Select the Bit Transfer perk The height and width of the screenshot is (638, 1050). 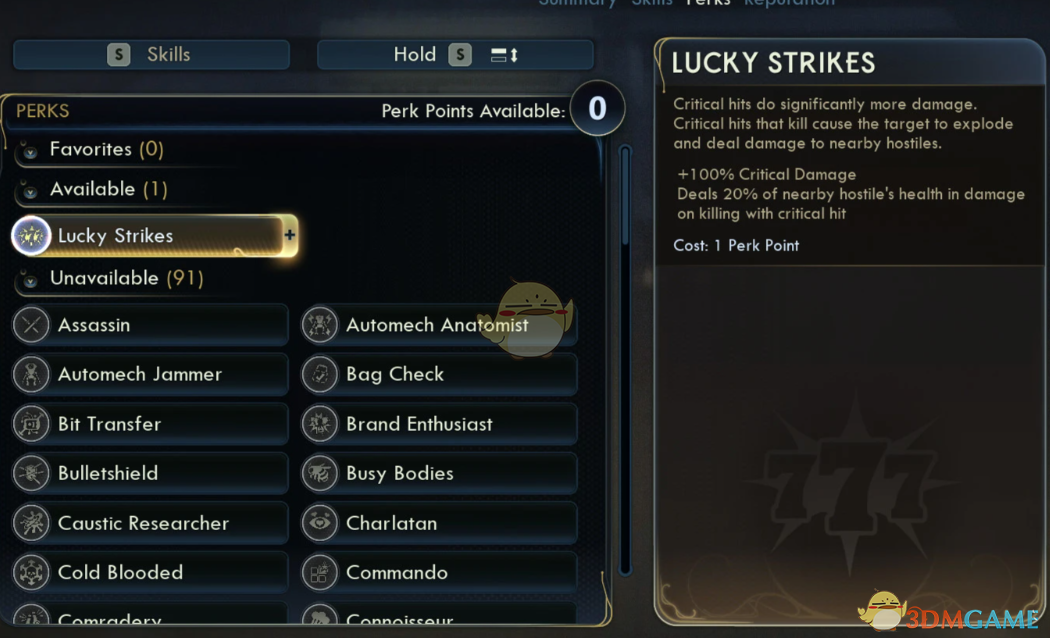click(150, 424)
